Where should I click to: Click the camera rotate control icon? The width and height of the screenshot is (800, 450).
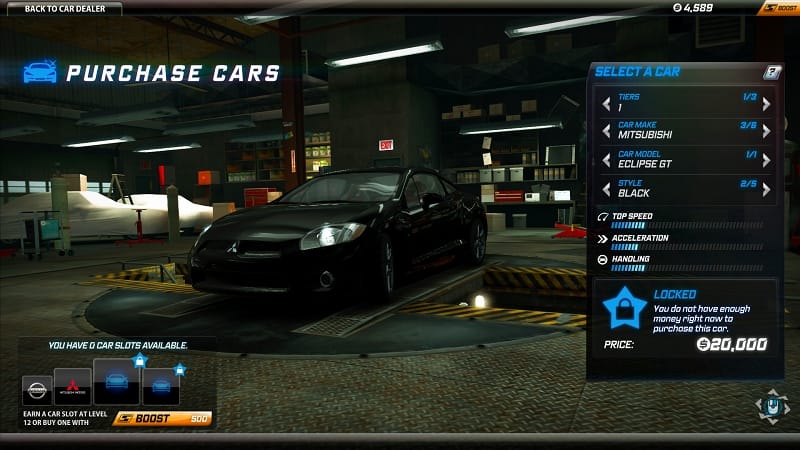pyautogui.click(x=770, y=405)
